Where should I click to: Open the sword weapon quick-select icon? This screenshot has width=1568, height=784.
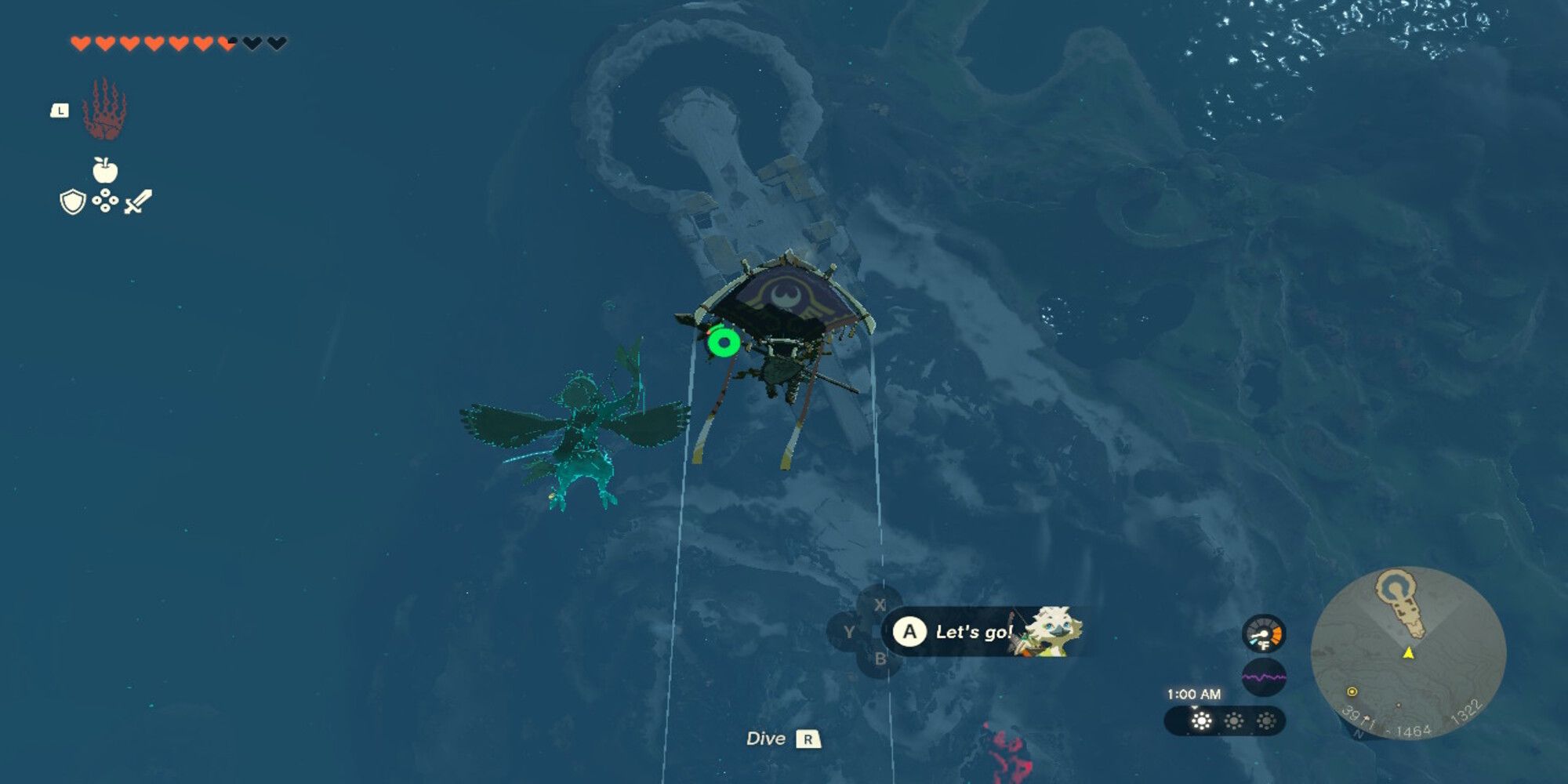pos(138,201)
